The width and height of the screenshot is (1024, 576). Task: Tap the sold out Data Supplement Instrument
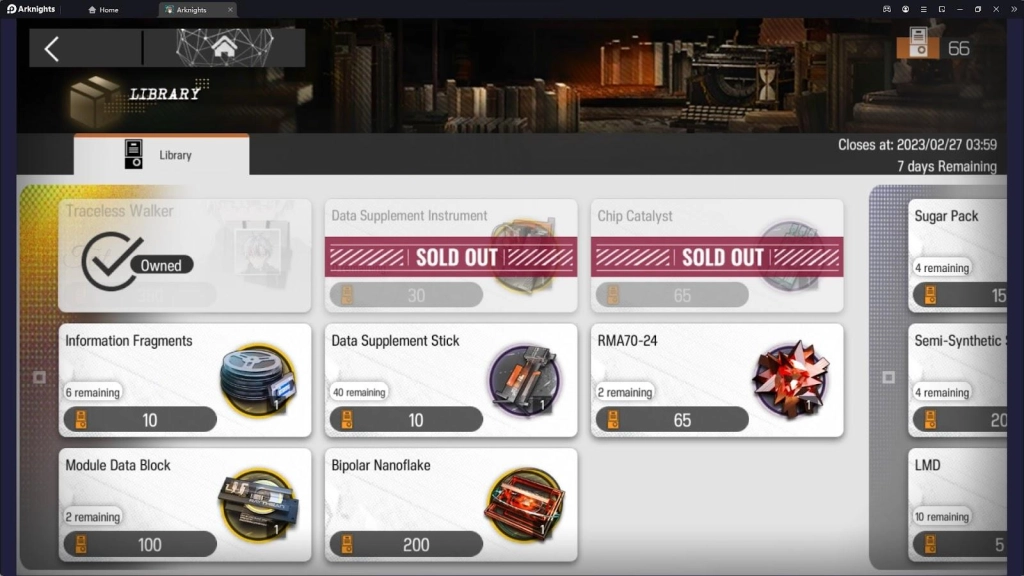point(450,256)
